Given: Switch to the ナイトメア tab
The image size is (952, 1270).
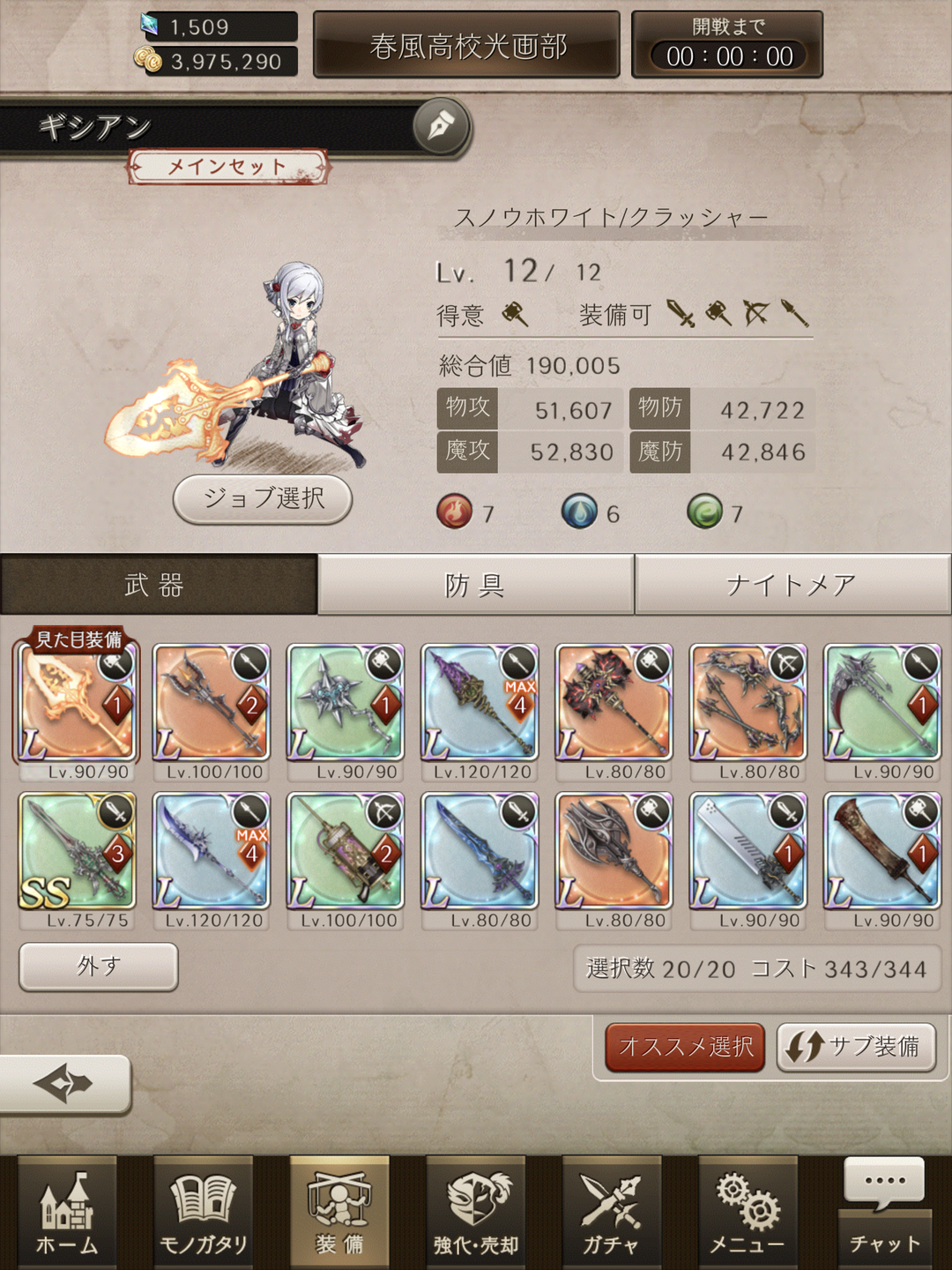Looking at the screenshot, I should 792,584.
